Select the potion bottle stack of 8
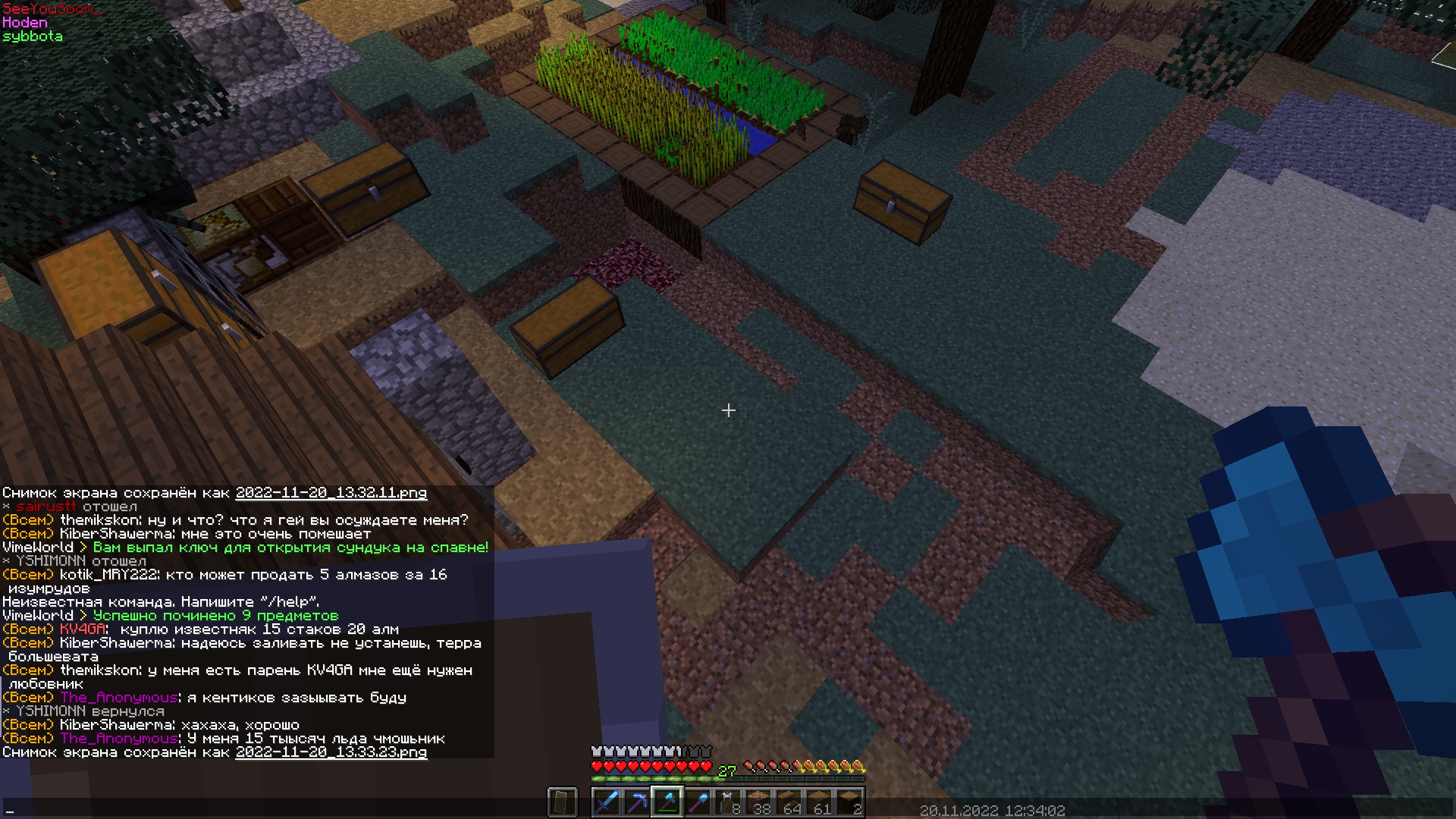 728,802
